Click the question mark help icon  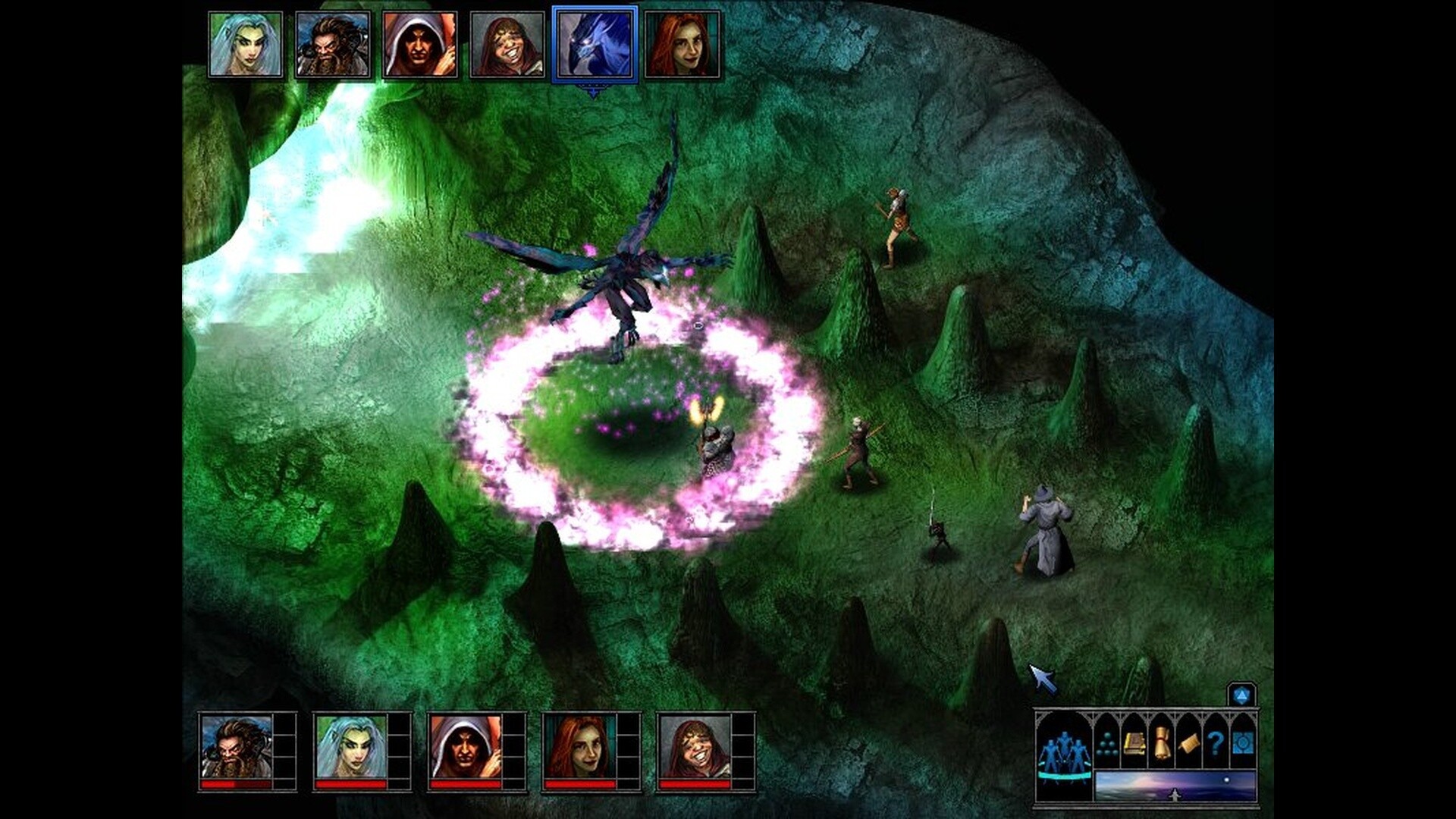(1216, 742)
